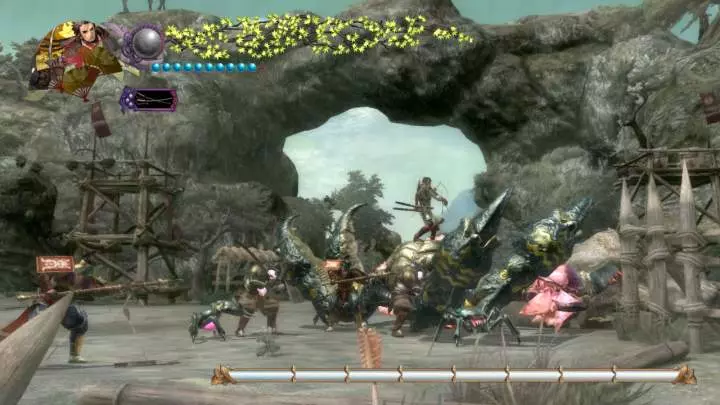Select the silver orb gauge icon

[148, 43]
